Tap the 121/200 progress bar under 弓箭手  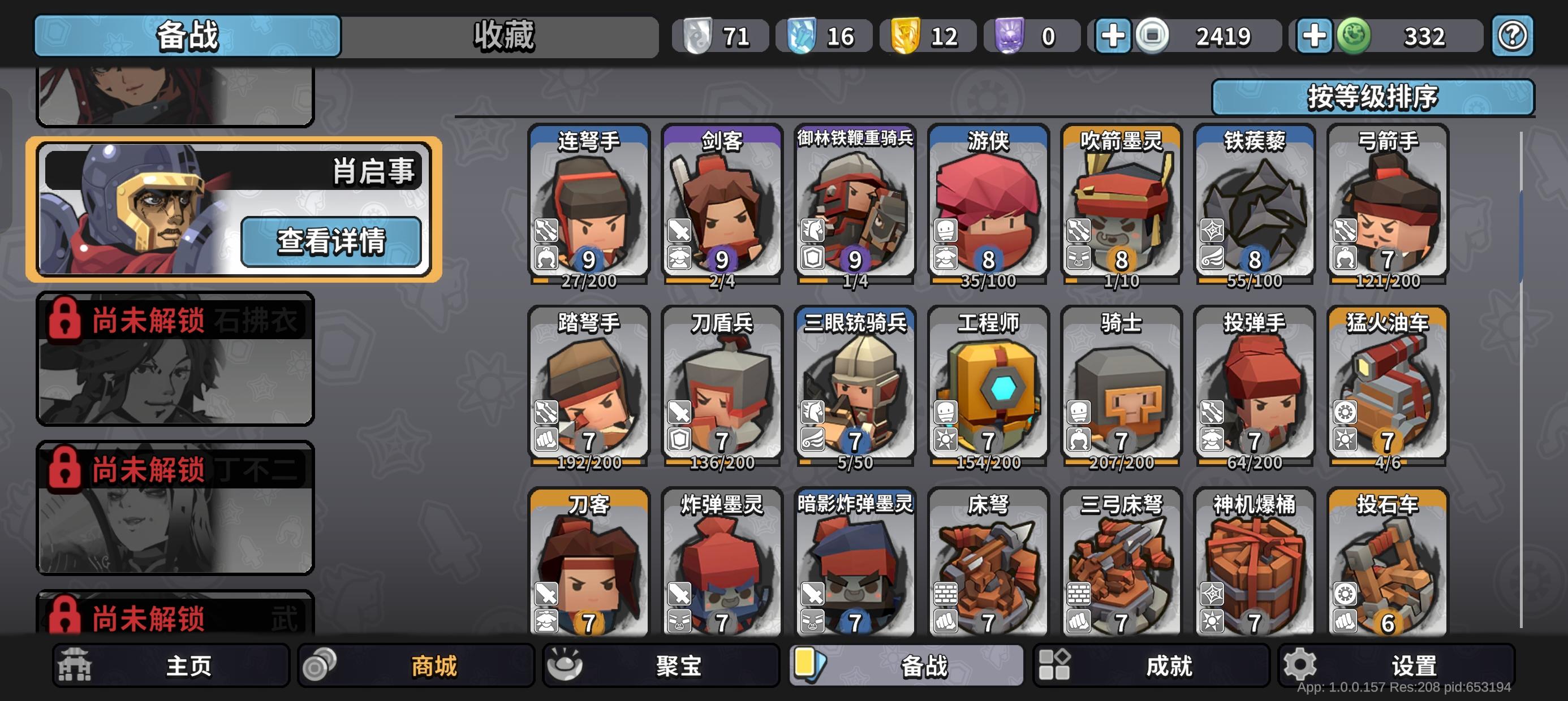point(1390,281)
